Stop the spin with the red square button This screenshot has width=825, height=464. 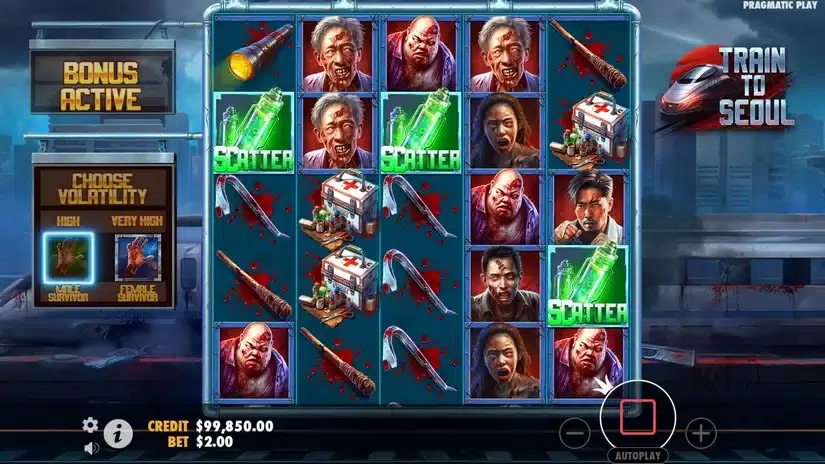click(637, 416)
